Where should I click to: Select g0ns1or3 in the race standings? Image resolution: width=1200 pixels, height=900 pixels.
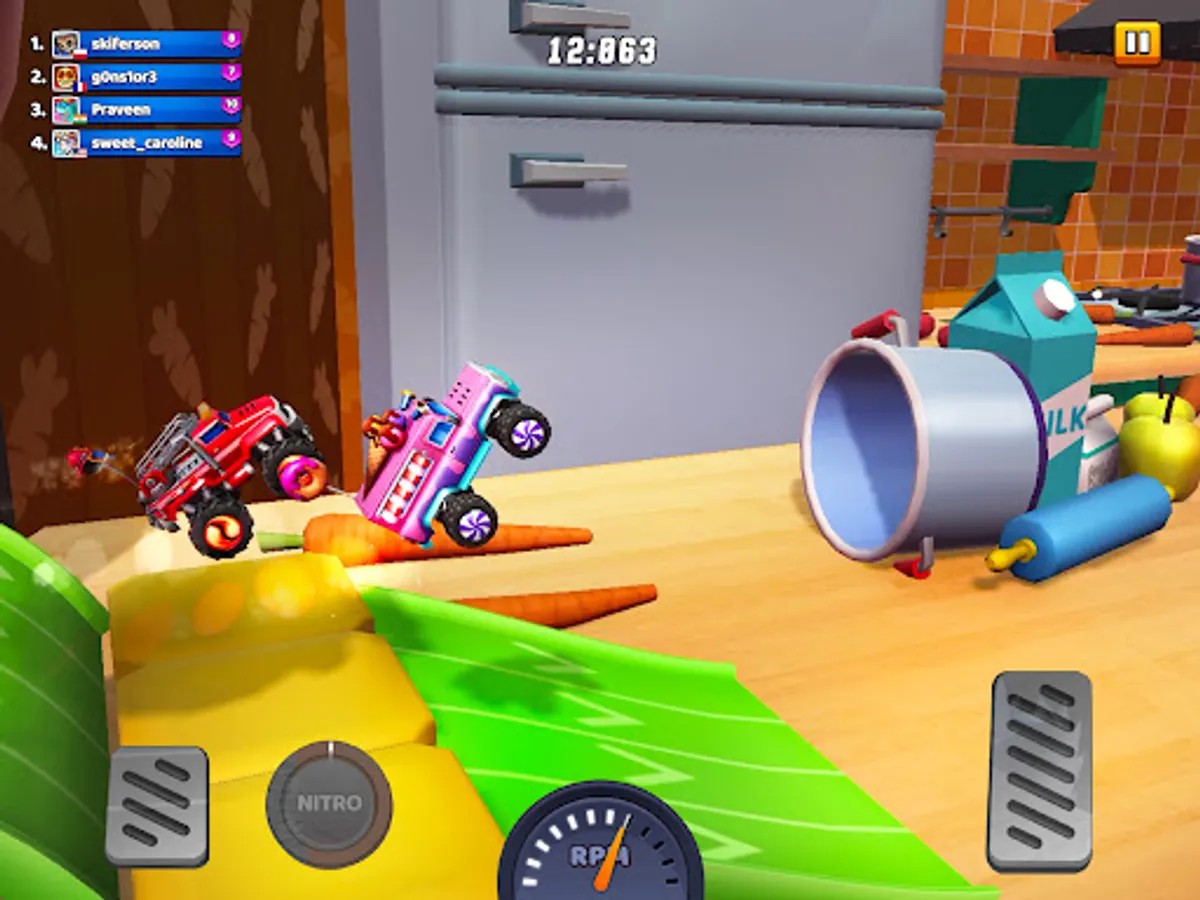146,77
